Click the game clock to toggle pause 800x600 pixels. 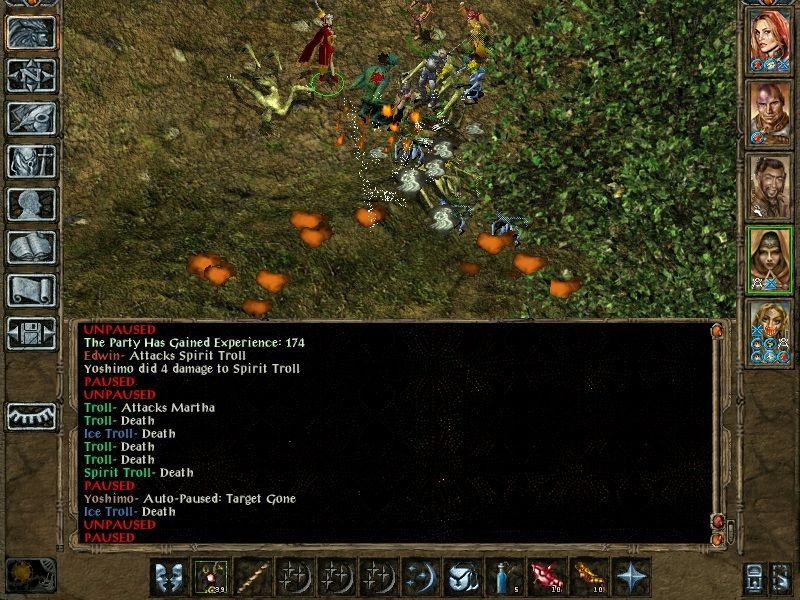pos(29,574)
